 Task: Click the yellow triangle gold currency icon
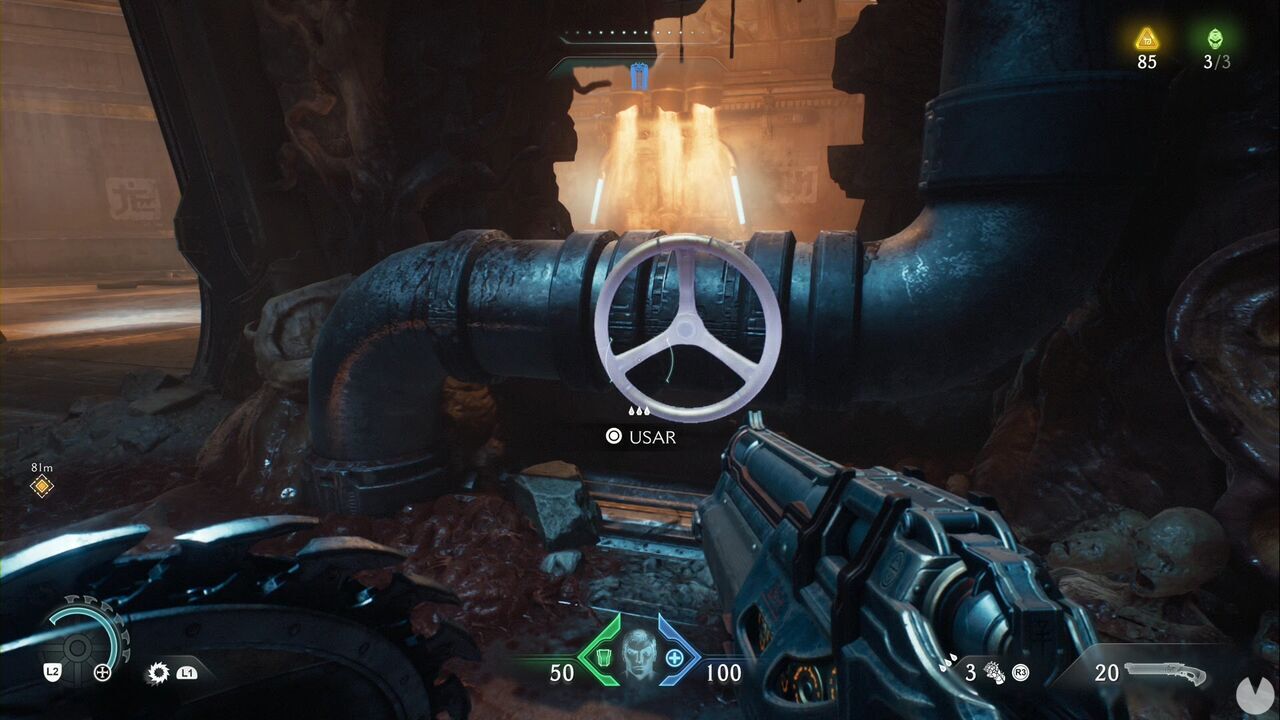(x=1146, y=39)
